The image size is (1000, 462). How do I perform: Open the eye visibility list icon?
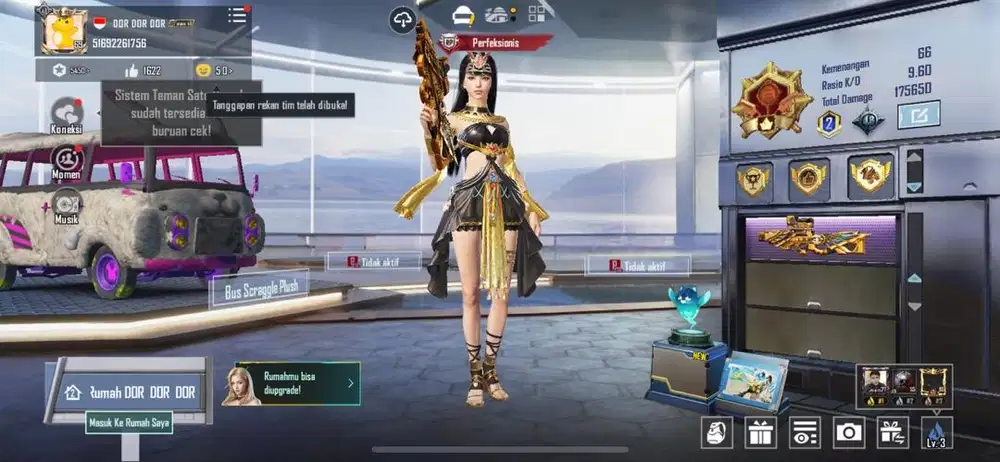[804, 431]
